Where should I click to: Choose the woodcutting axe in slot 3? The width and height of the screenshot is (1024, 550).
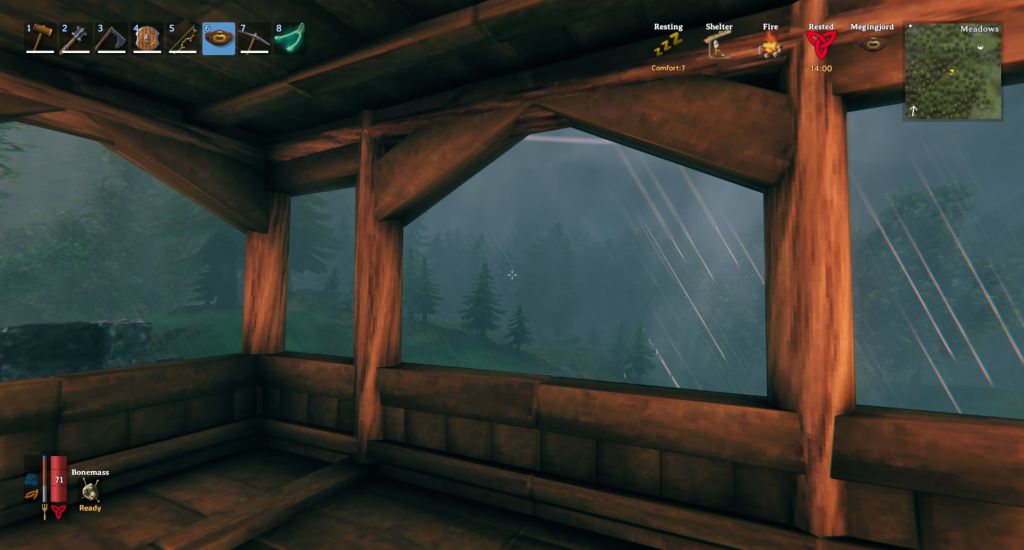point(110,38)
